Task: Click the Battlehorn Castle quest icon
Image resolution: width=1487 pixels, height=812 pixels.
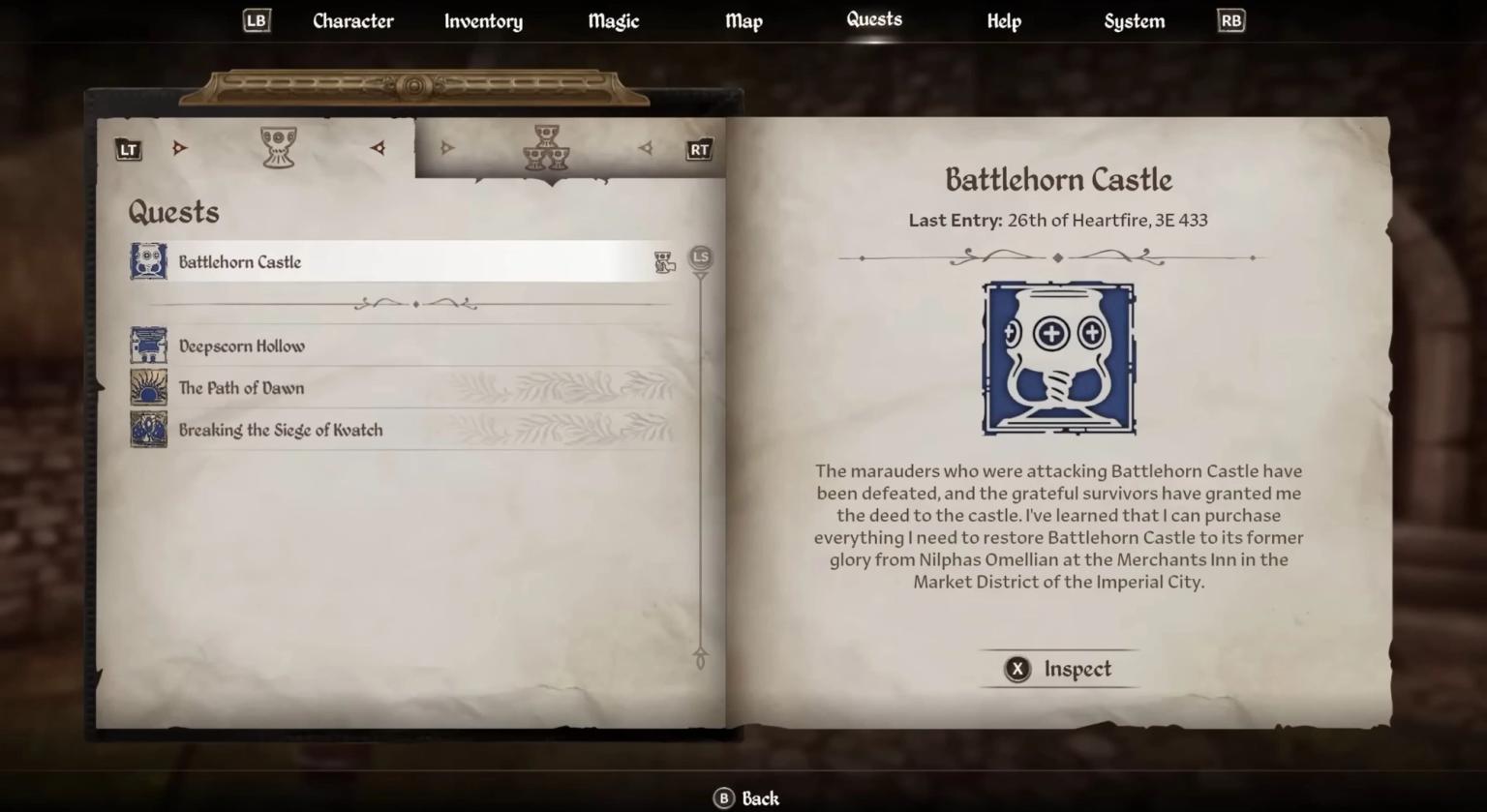Action: pyautogui.click(x=147, y=260)
